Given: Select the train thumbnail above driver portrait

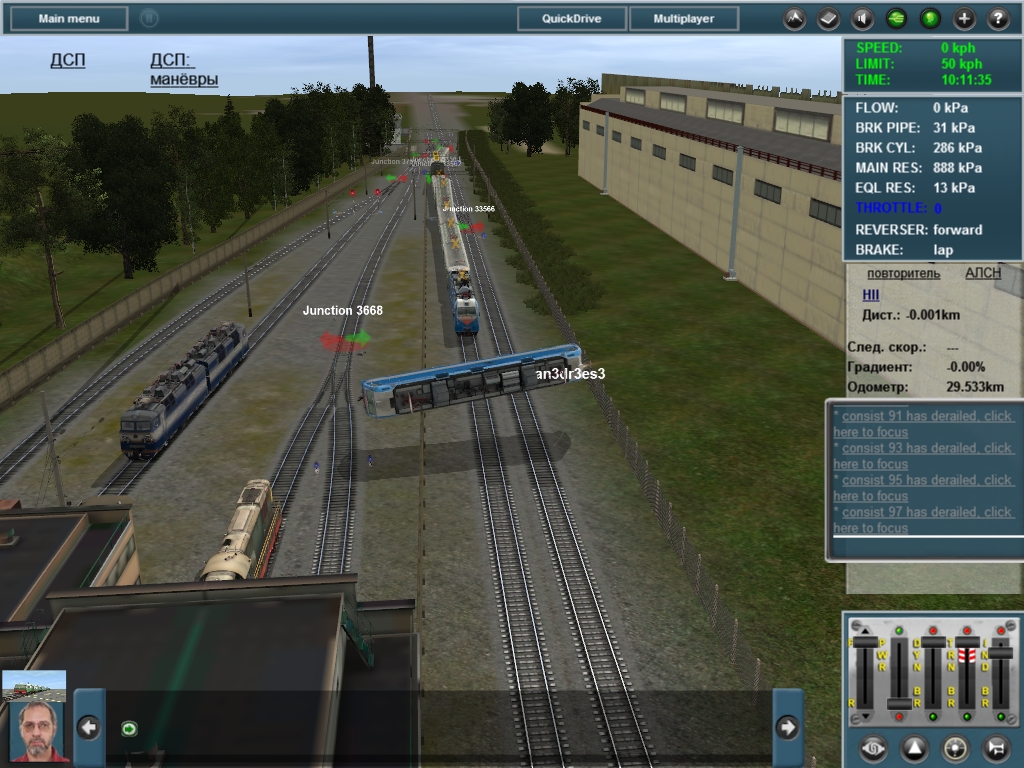Looking at the screenshot, I should [x=34, y=685].
